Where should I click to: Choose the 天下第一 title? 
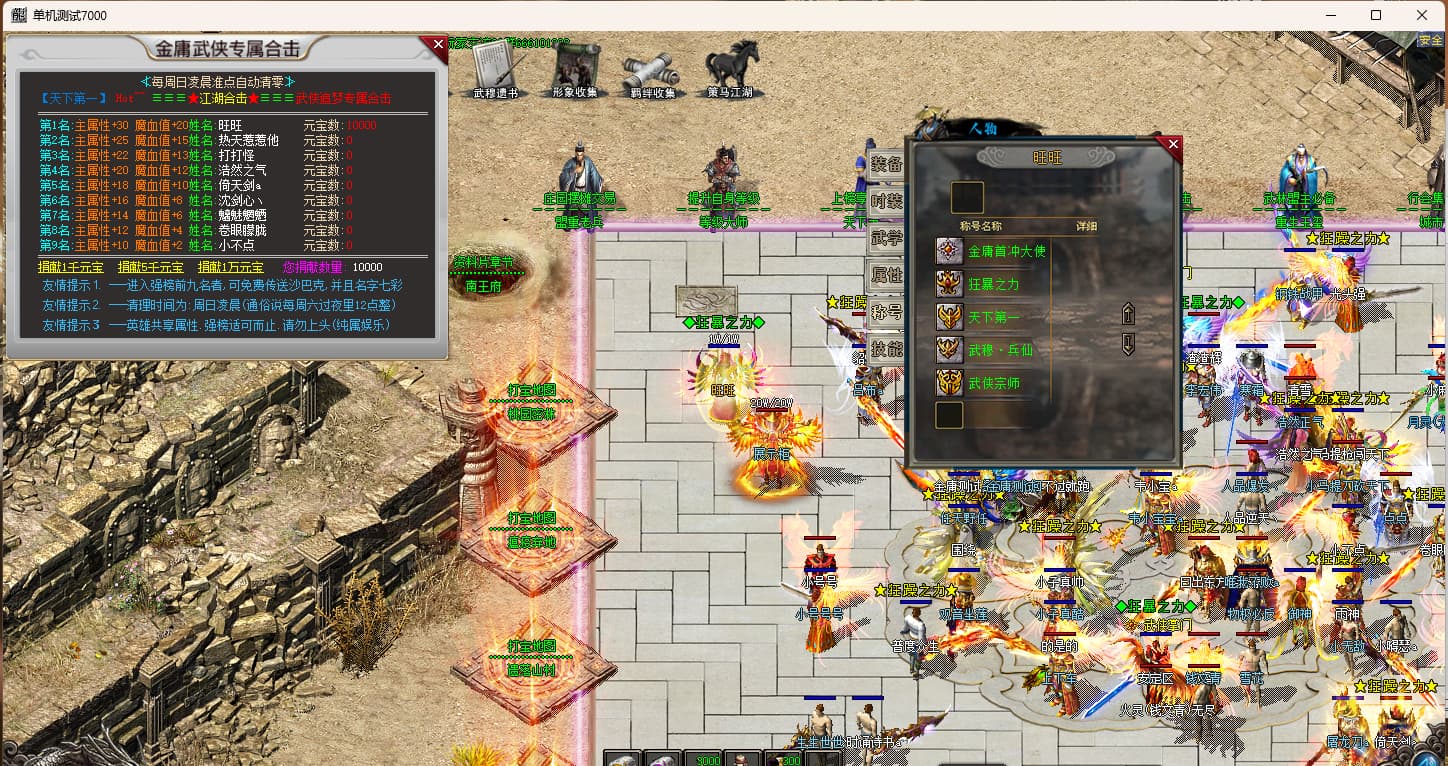click(x=993, y=317)
